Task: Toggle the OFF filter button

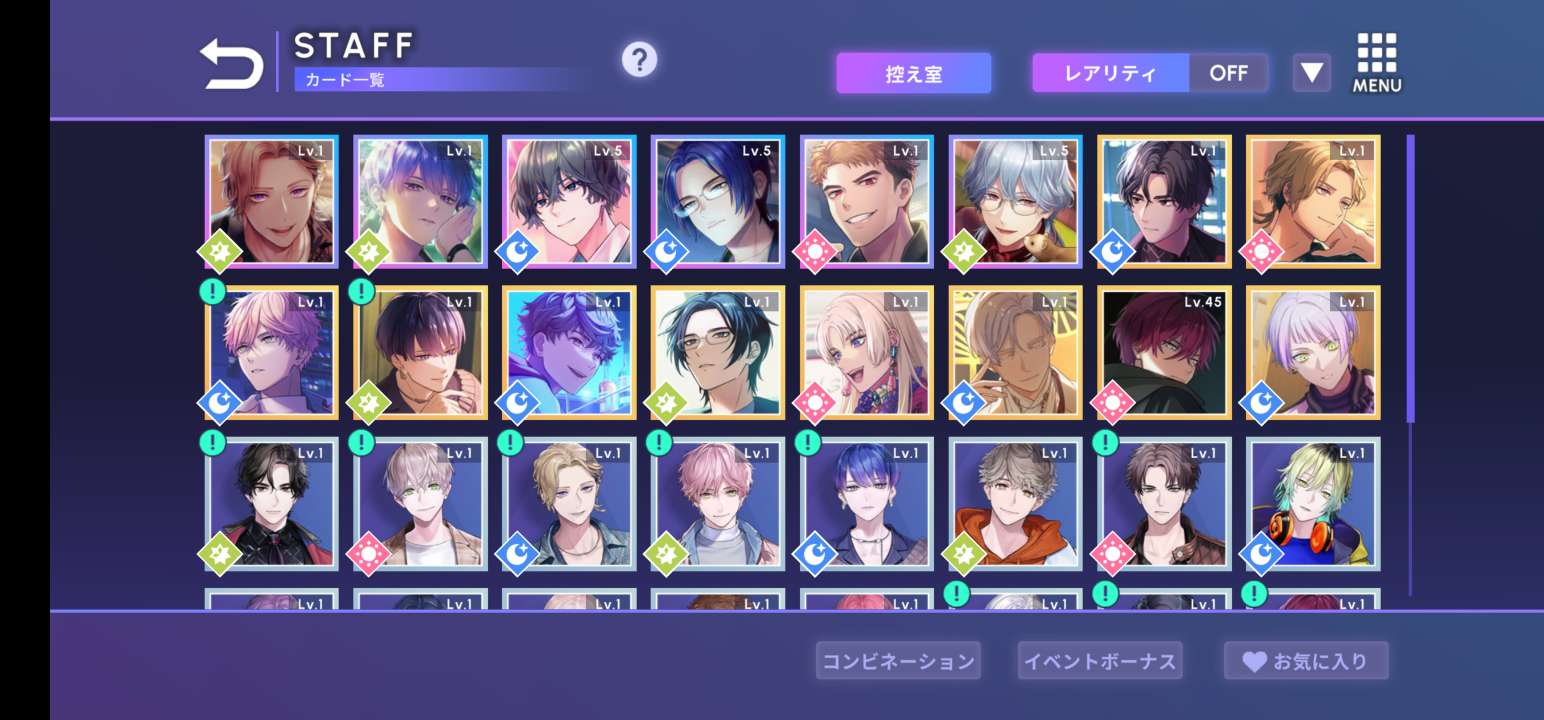Action: coord(1228,74)
